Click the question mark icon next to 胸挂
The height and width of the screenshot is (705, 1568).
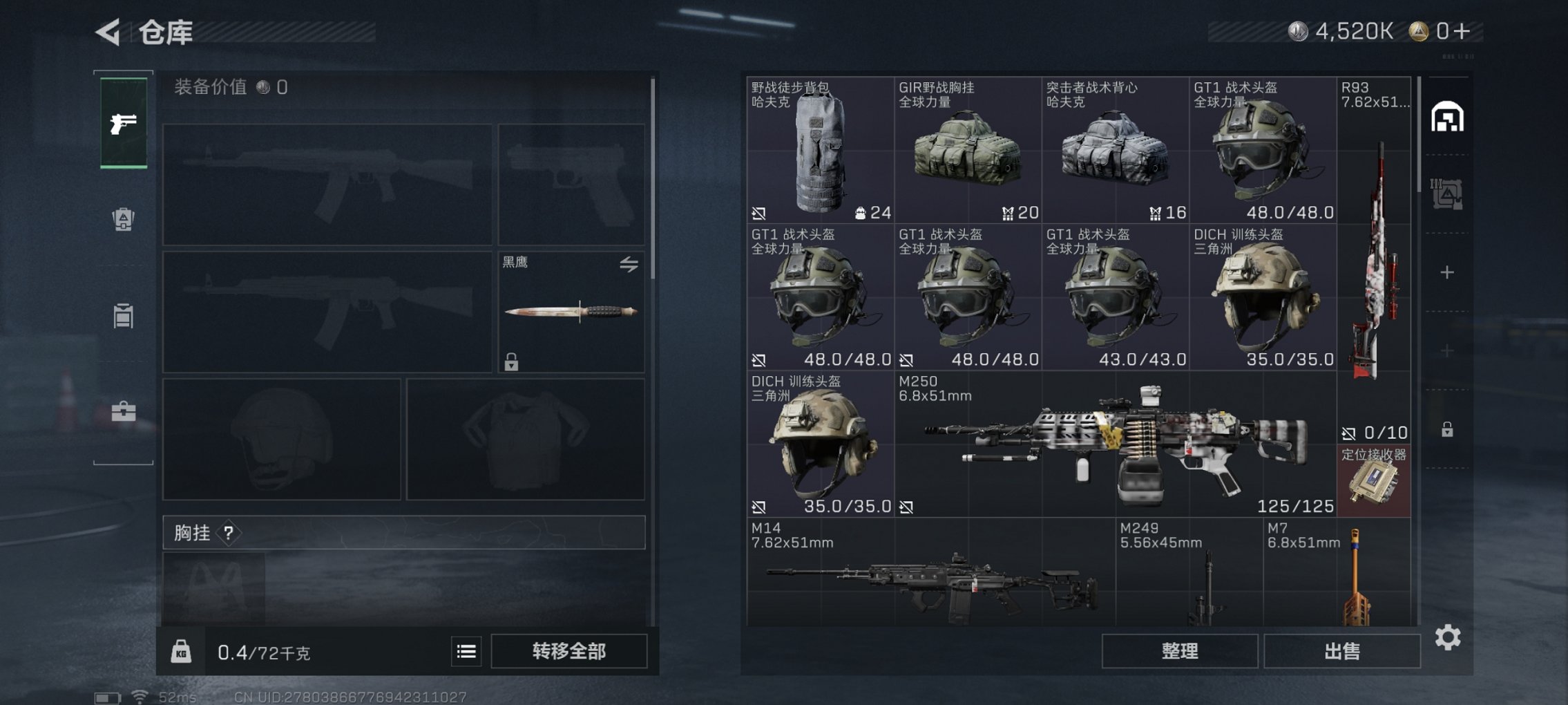coord(227,534)
